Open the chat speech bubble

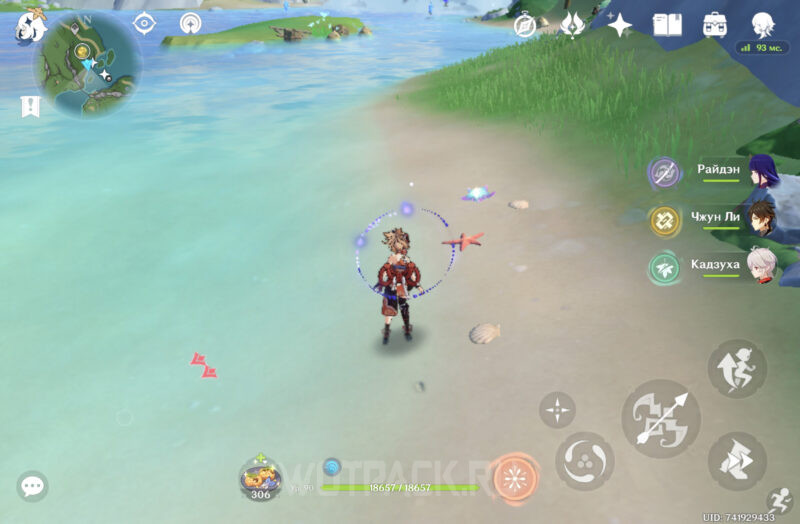32,487
